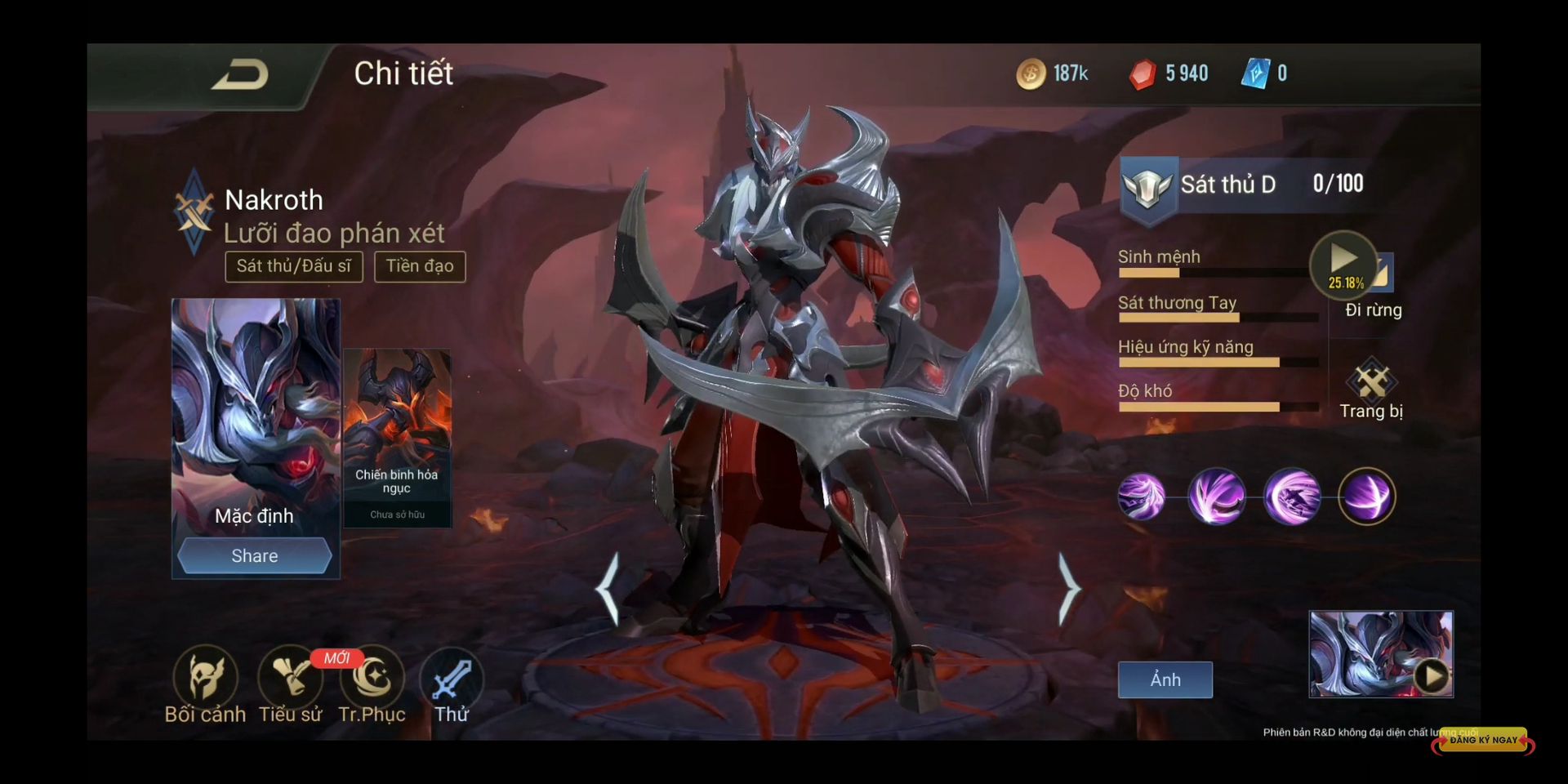The height and width of the screenshot is (784, 1568).
Task: Open the Sát thủ D mastery badge
Action: click(x=1147, y=186)
